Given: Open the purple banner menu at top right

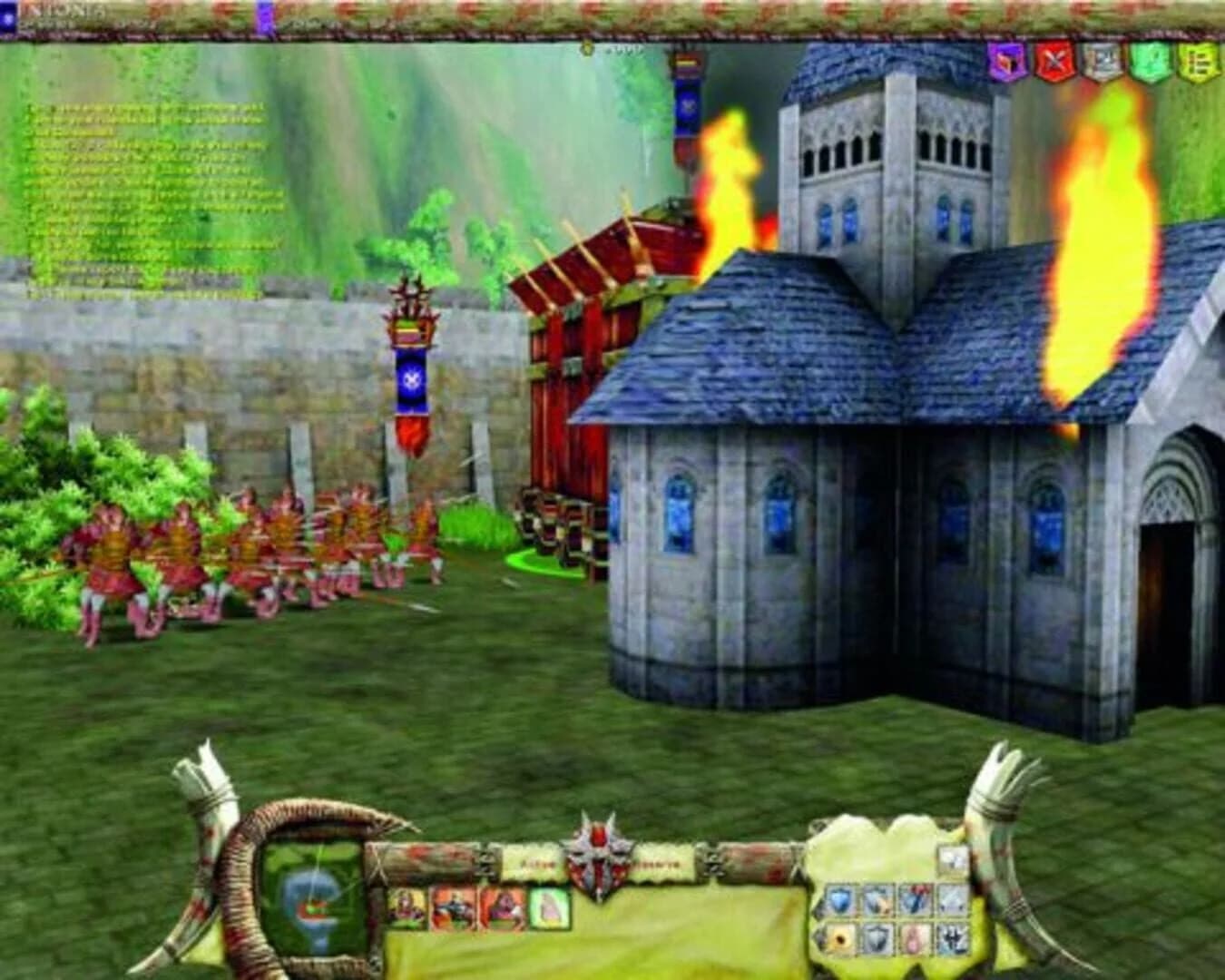Looking at the screenshot, I should point(1004,64).
